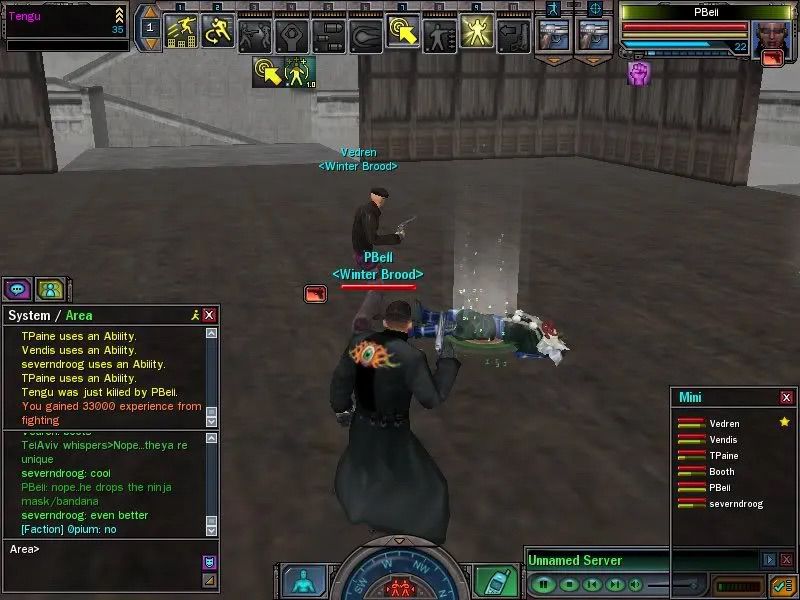The height and width of the screenshot is (600, 800).
Task: Select severndroog in the Mini team list
Action: pos(735,503)
